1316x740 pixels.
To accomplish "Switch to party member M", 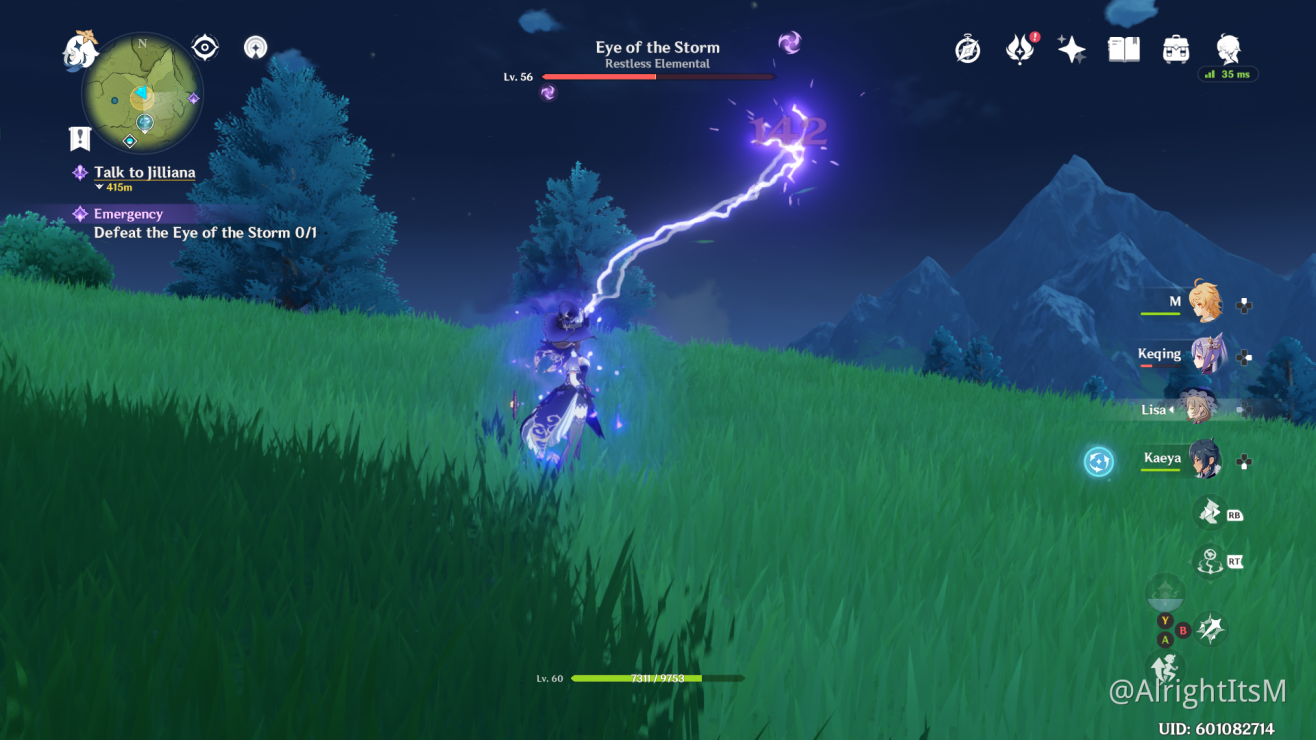I will [1203, 301].
